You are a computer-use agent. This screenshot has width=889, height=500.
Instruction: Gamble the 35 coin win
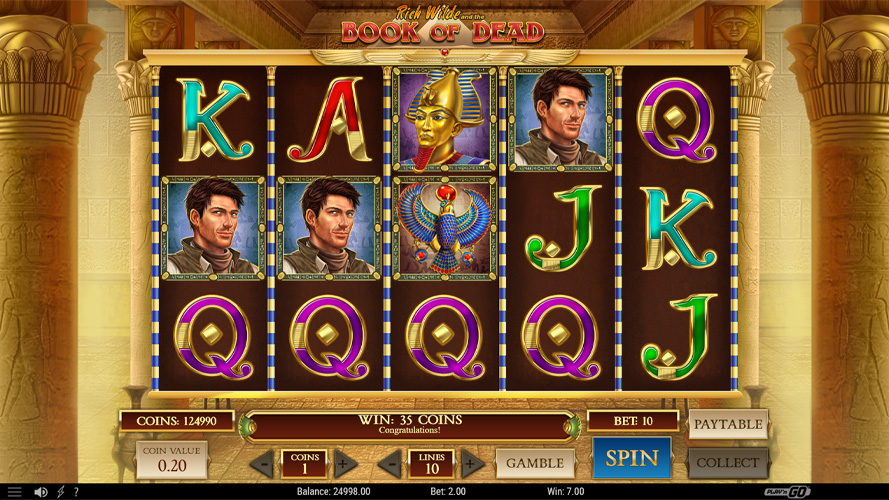[535, 463]
